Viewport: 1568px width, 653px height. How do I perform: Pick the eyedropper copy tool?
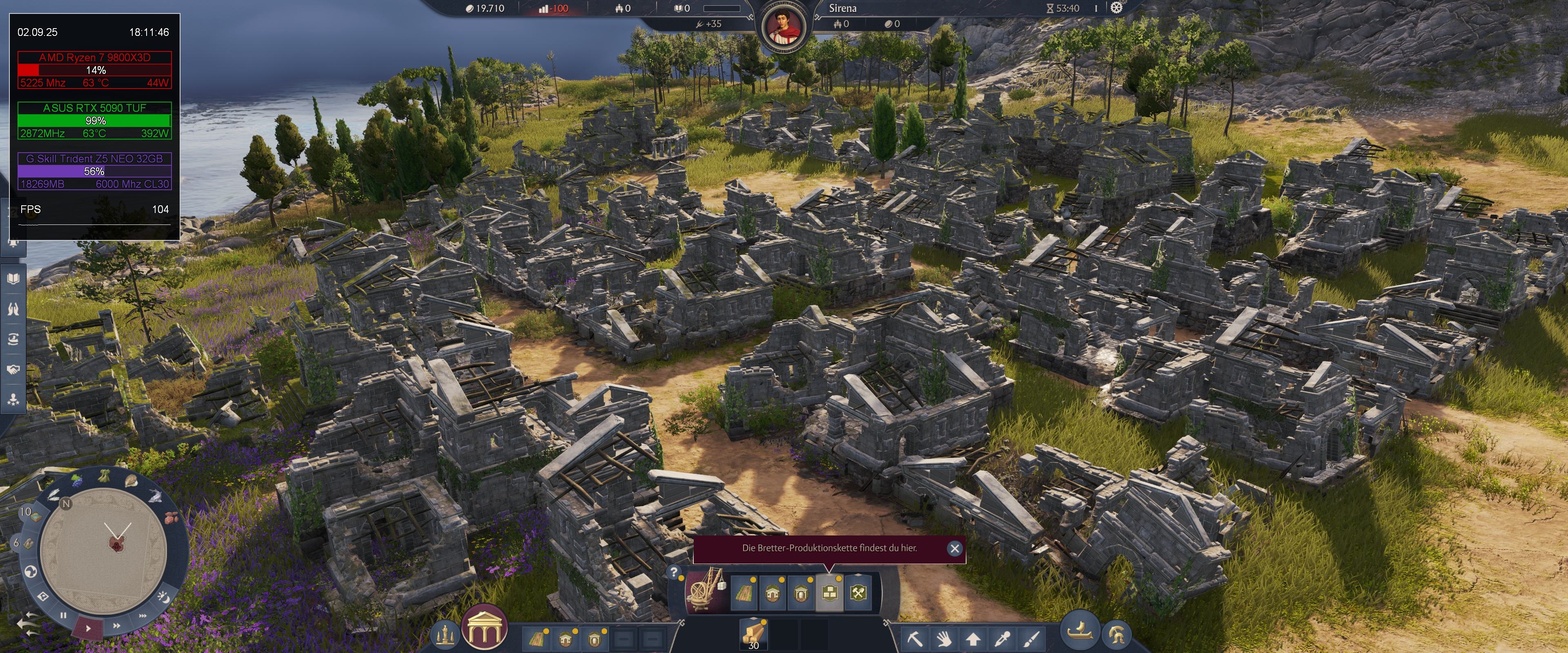(1002, 639)
